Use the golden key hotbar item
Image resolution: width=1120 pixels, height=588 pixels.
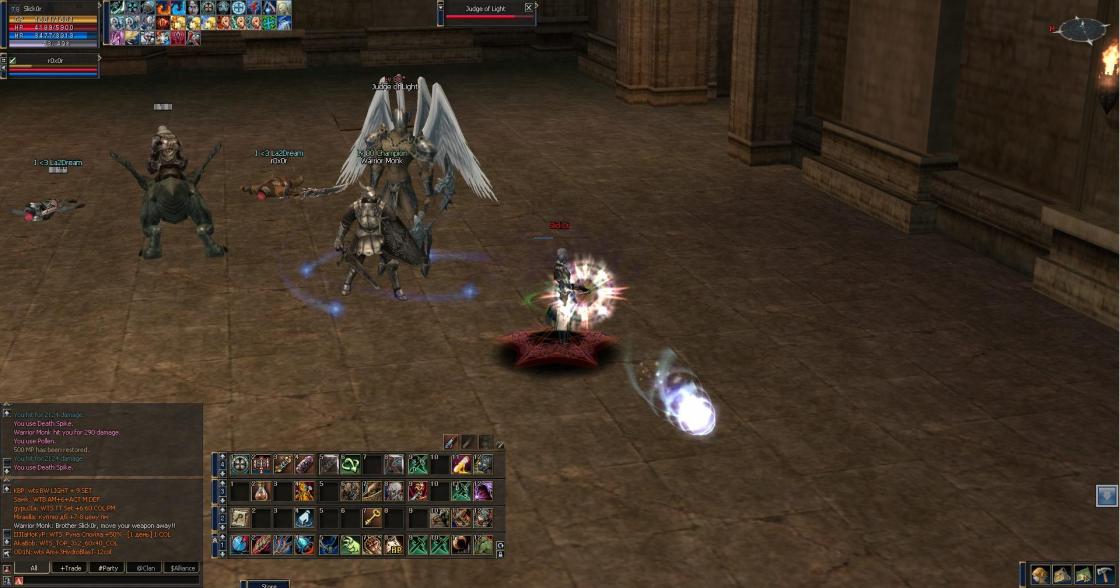pos(370,518)
